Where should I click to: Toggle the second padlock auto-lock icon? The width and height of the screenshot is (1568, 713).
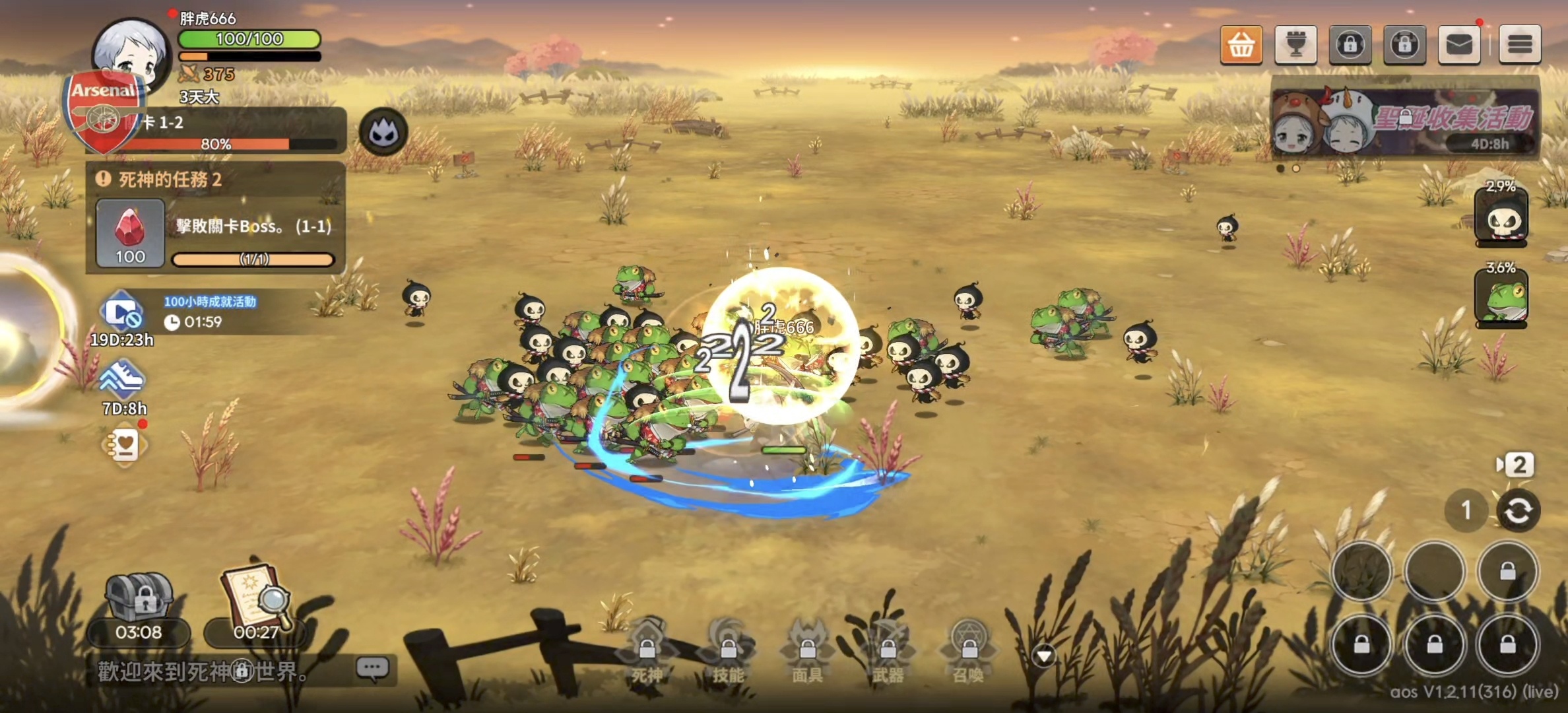[x=1404, y=44]
